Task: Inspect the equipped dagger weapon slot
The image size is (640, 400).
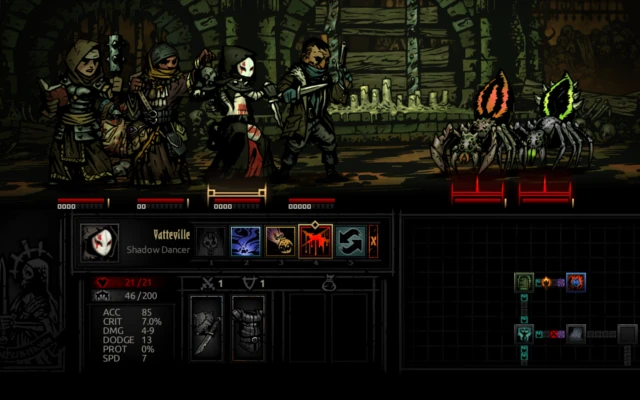Action: coord(207,327)
